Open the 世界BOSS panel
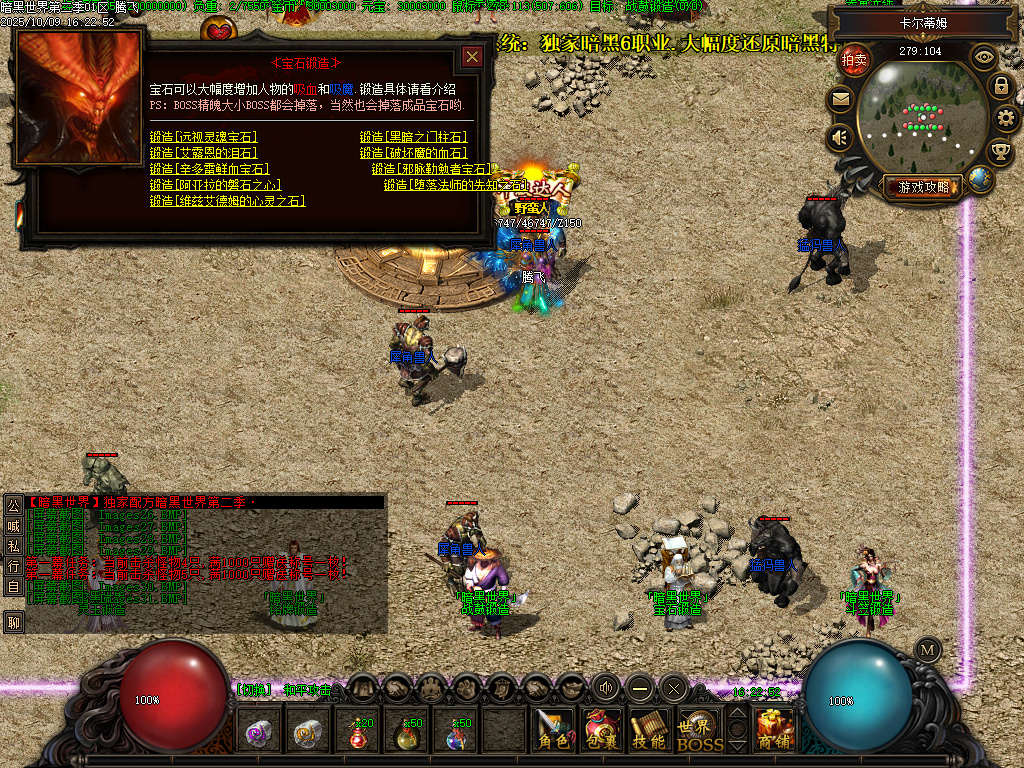Viewport: 1024px width, 768px height. [x=699, y=731]
